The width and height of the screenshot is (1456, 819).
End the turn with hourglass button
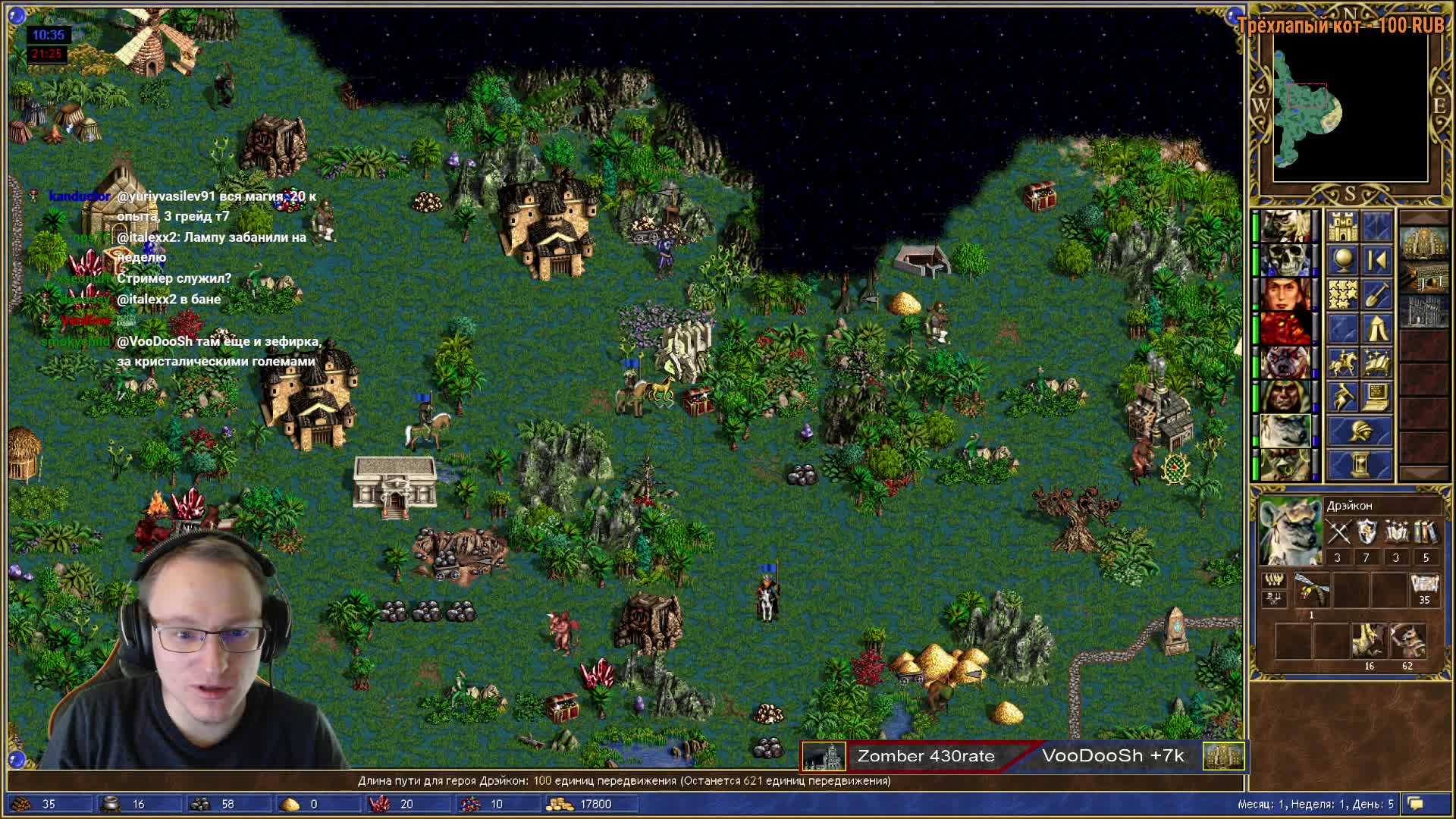(1359, 464)
